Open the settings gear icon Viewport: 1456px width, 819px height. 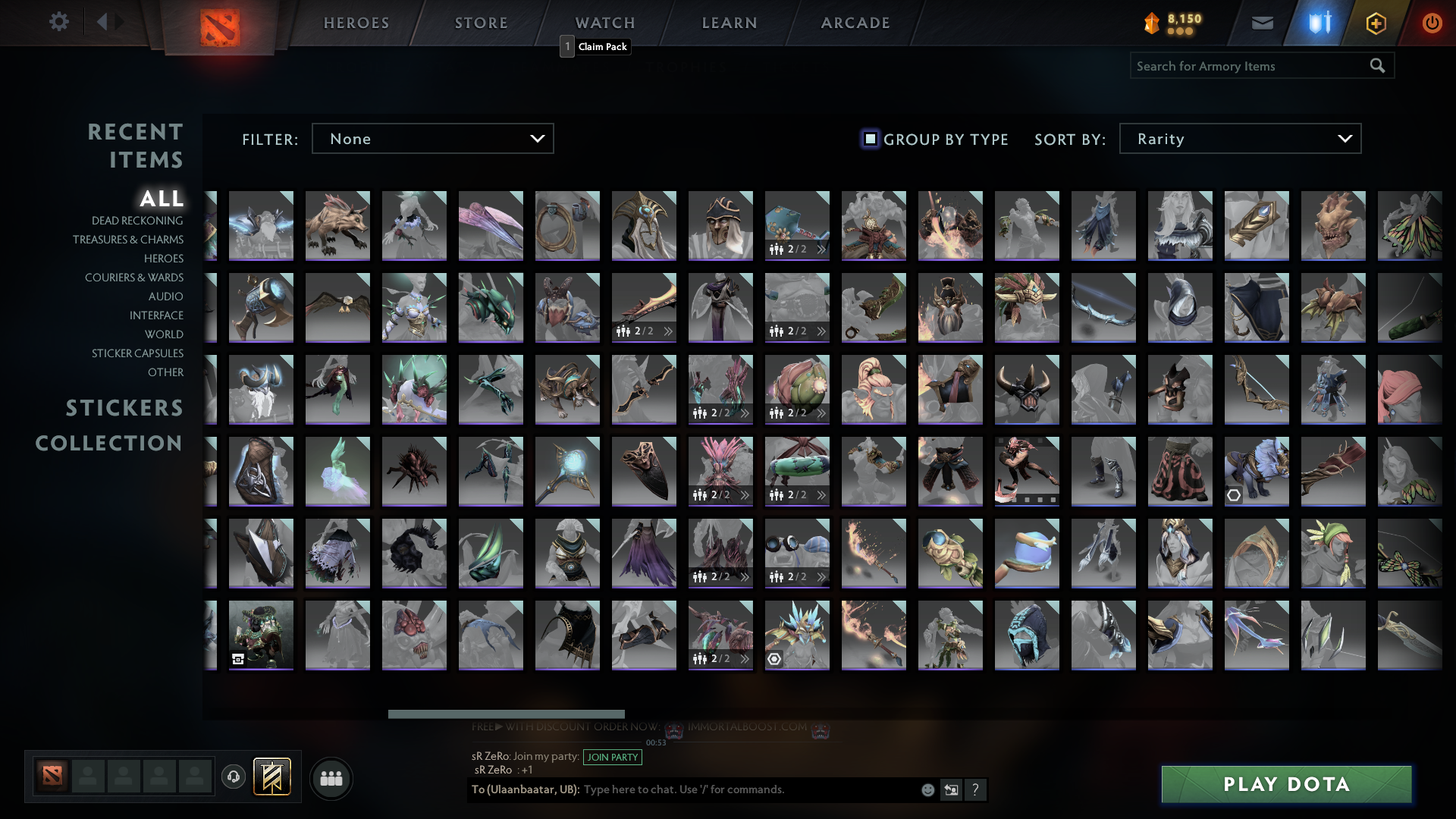59,22
